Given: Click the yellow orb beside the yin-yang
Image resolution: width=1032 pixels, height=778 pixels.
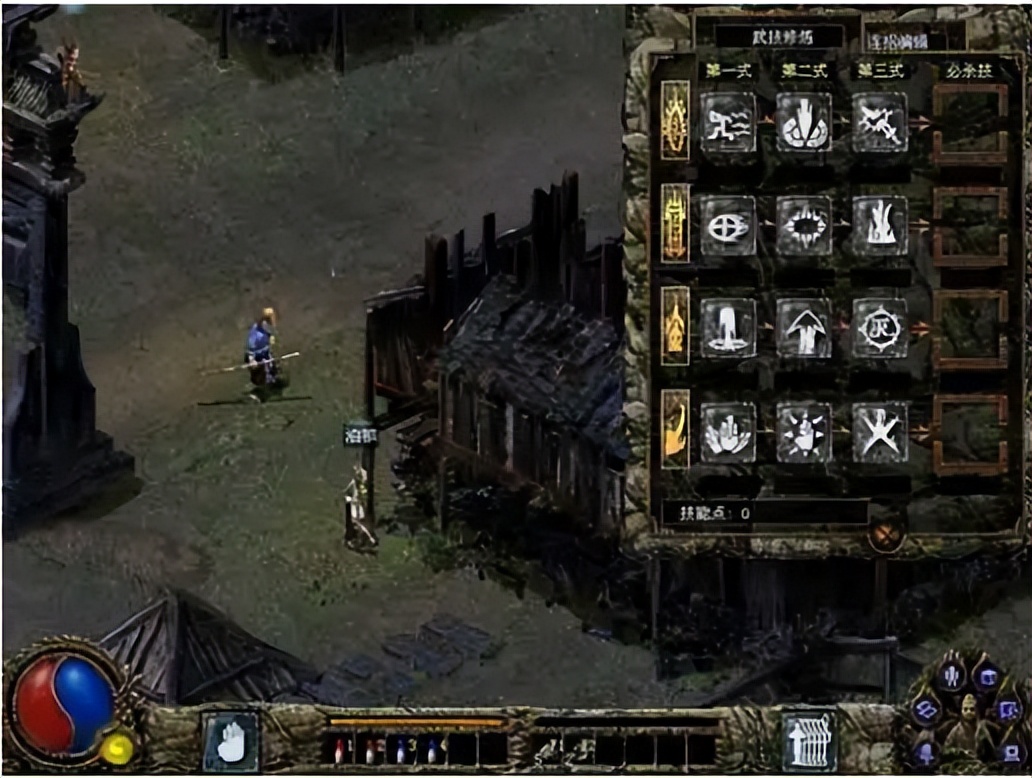Looking at the screenshot, I should pos(118,747).
